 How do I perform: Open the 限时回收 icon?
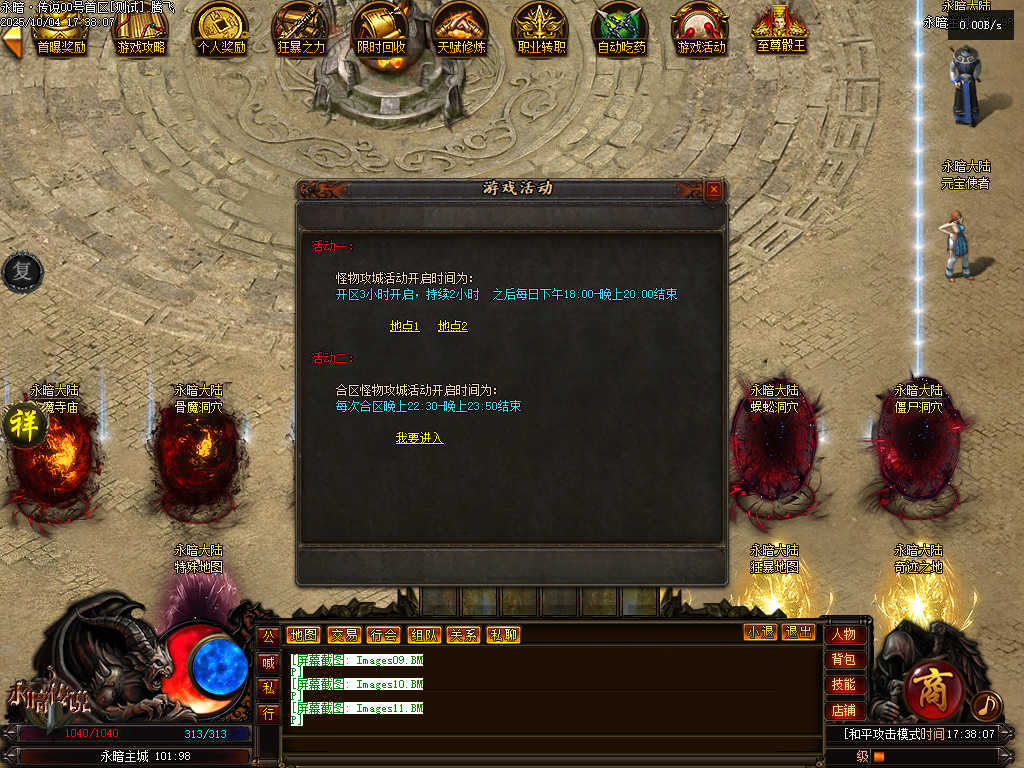(x=381, y=28)
